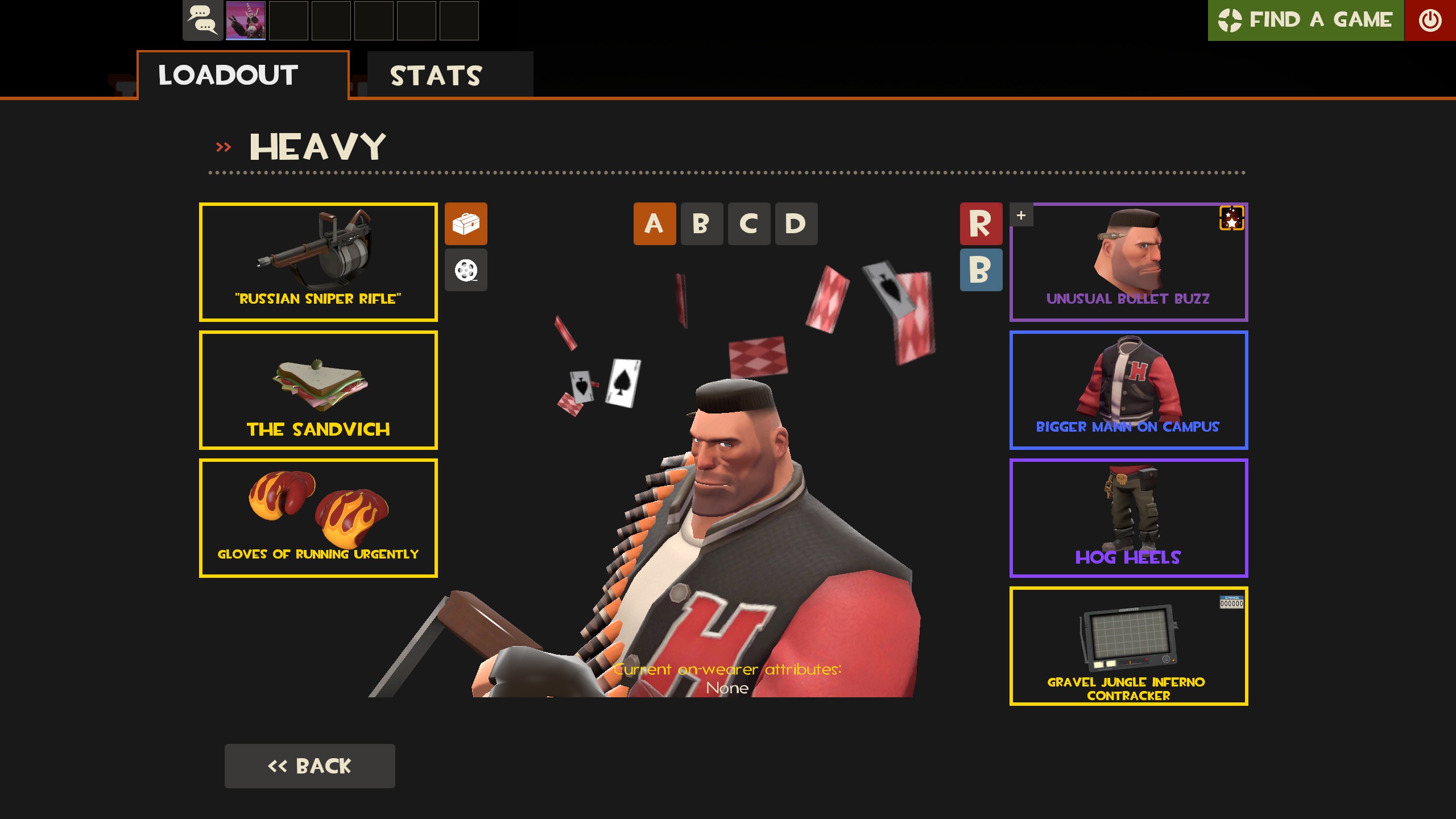Select loadout preset C
Viewport: 1456px width, 819px height.
(748, 224)
